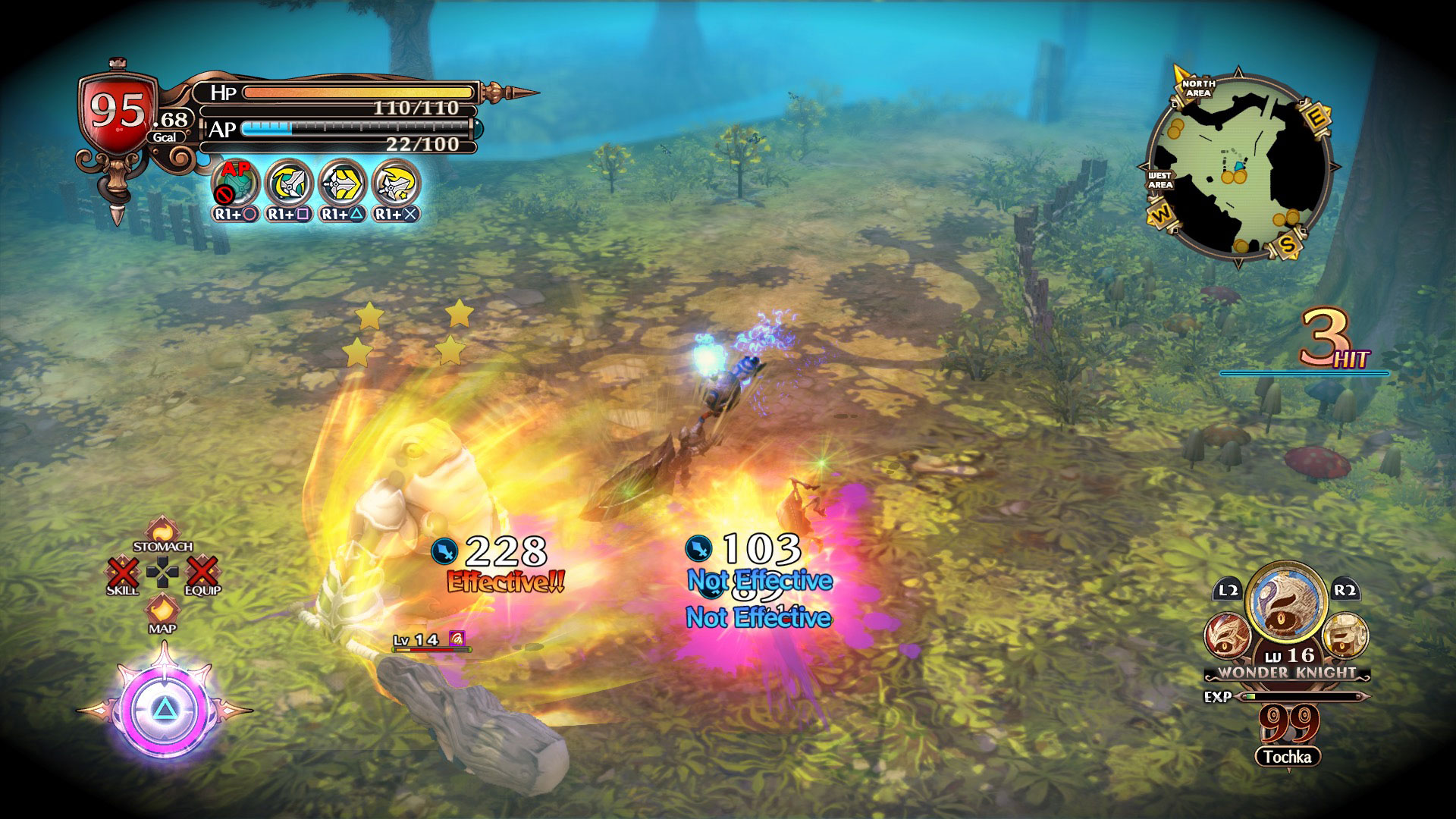Open the circular area minimap

1238,168
